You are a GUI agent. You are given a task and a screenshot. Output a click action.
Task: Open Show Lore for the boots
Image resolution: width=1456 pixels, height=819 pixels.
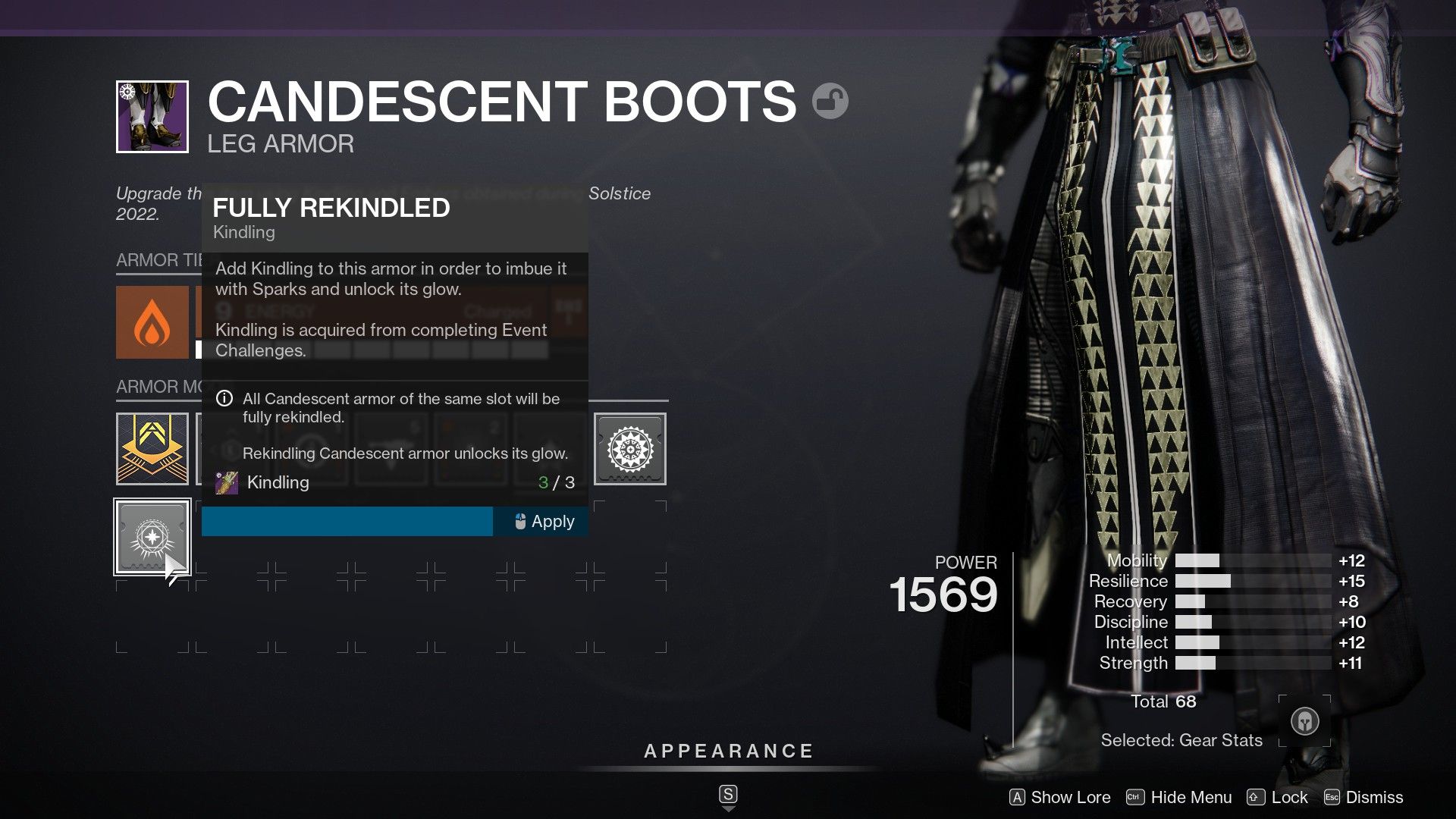point(1069,797)
